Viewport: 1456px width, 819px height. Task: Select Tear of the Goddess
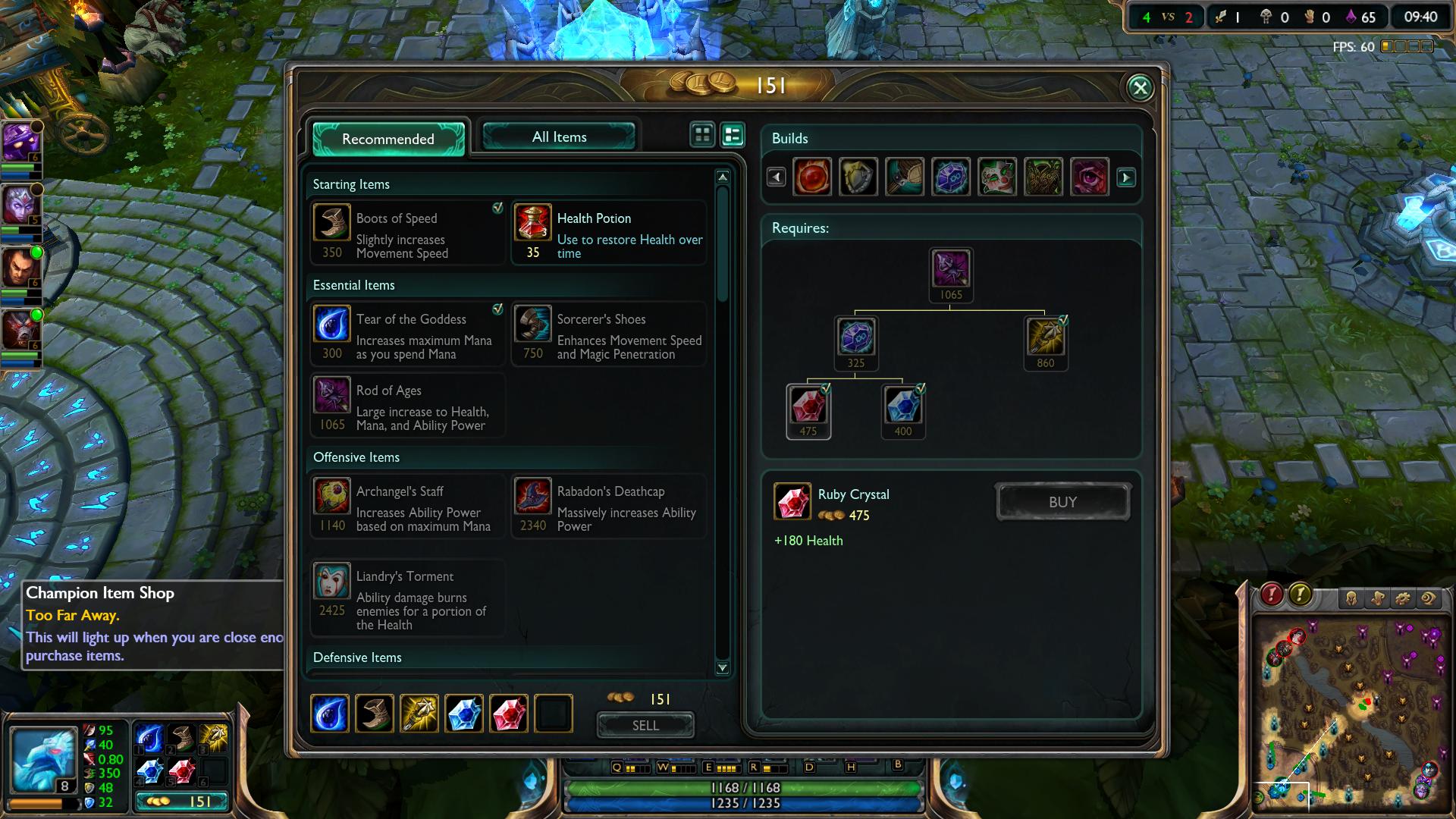pyautogui.click(x=407, y=334)
